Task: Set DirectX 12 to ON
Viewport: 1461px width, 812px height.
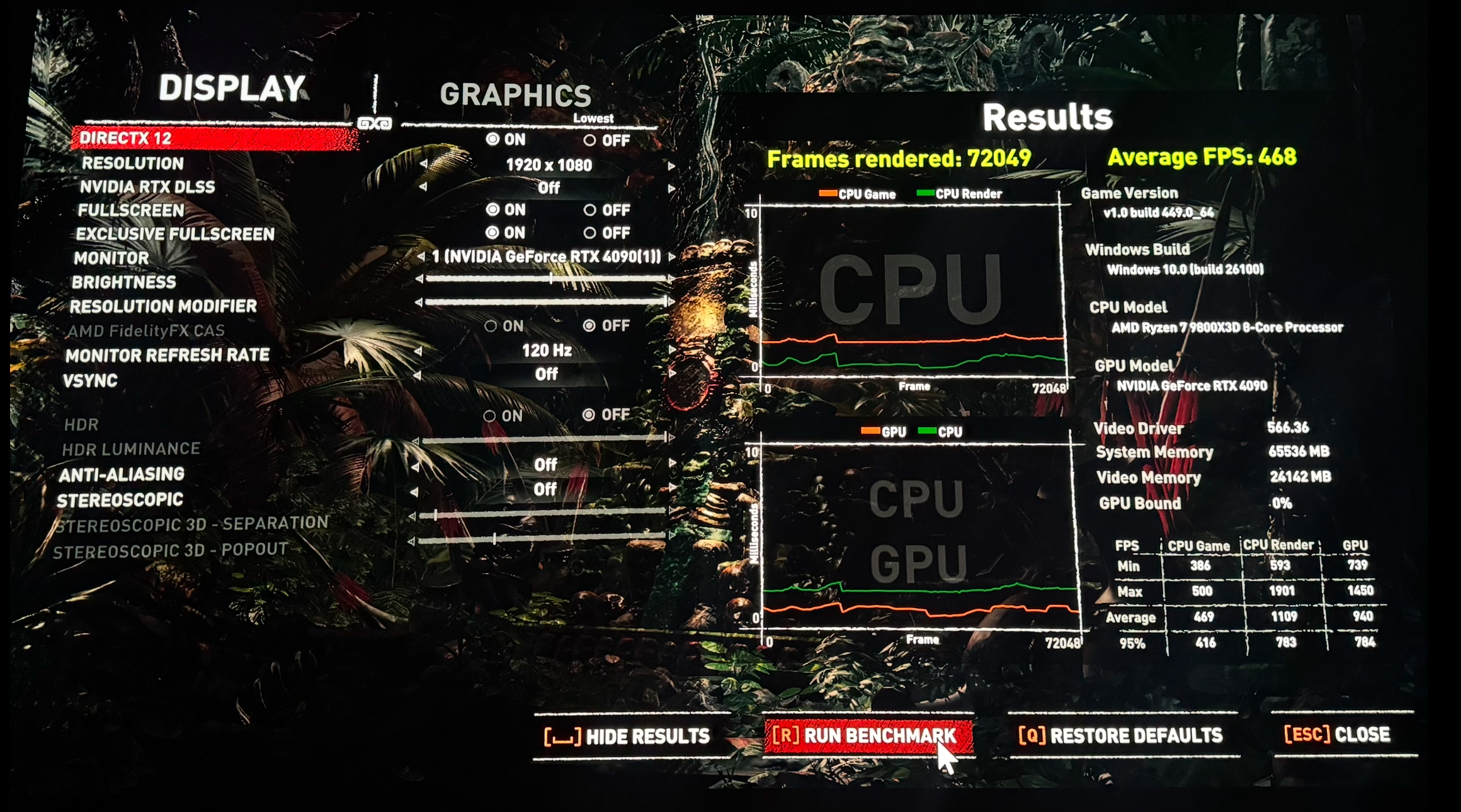Action: (492, 139)
